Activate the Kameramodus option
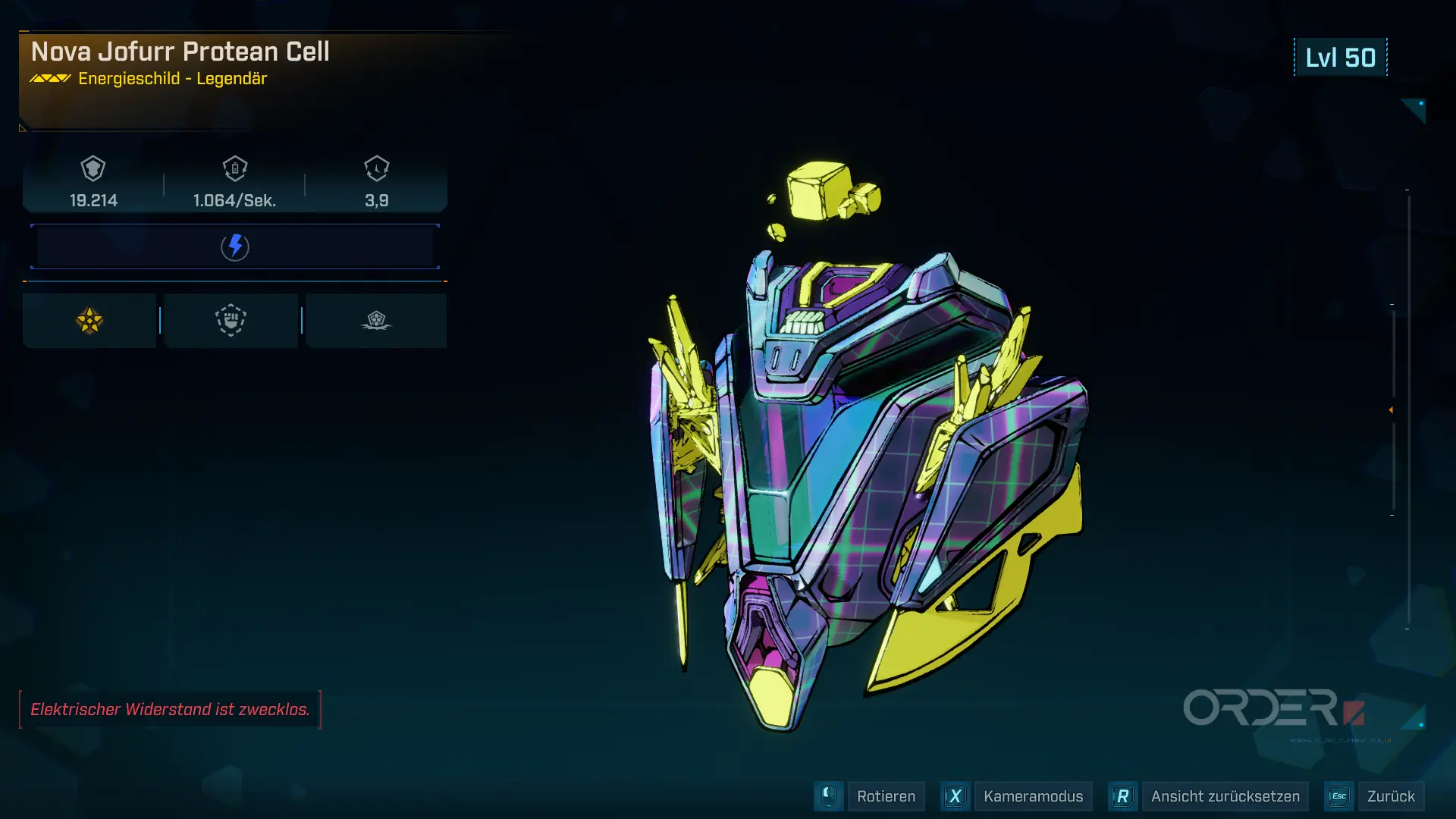The width and height of the screenshot is (1456, 819). click(x=1032, y=796)
